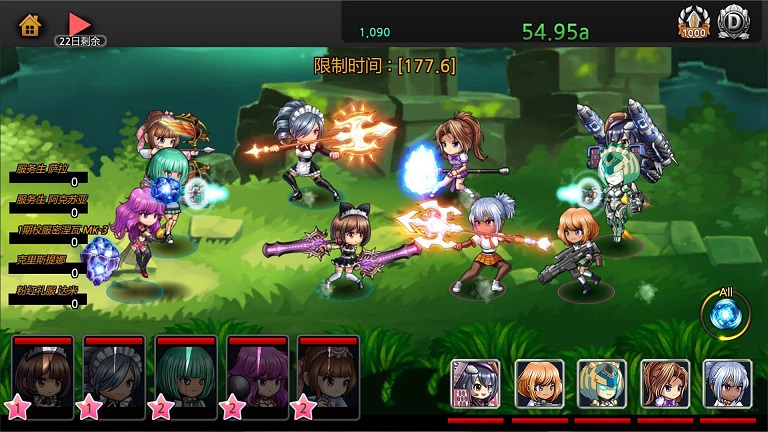Open the 1000 medal rank icon
The image size is (768, 432).
(693, 21)
